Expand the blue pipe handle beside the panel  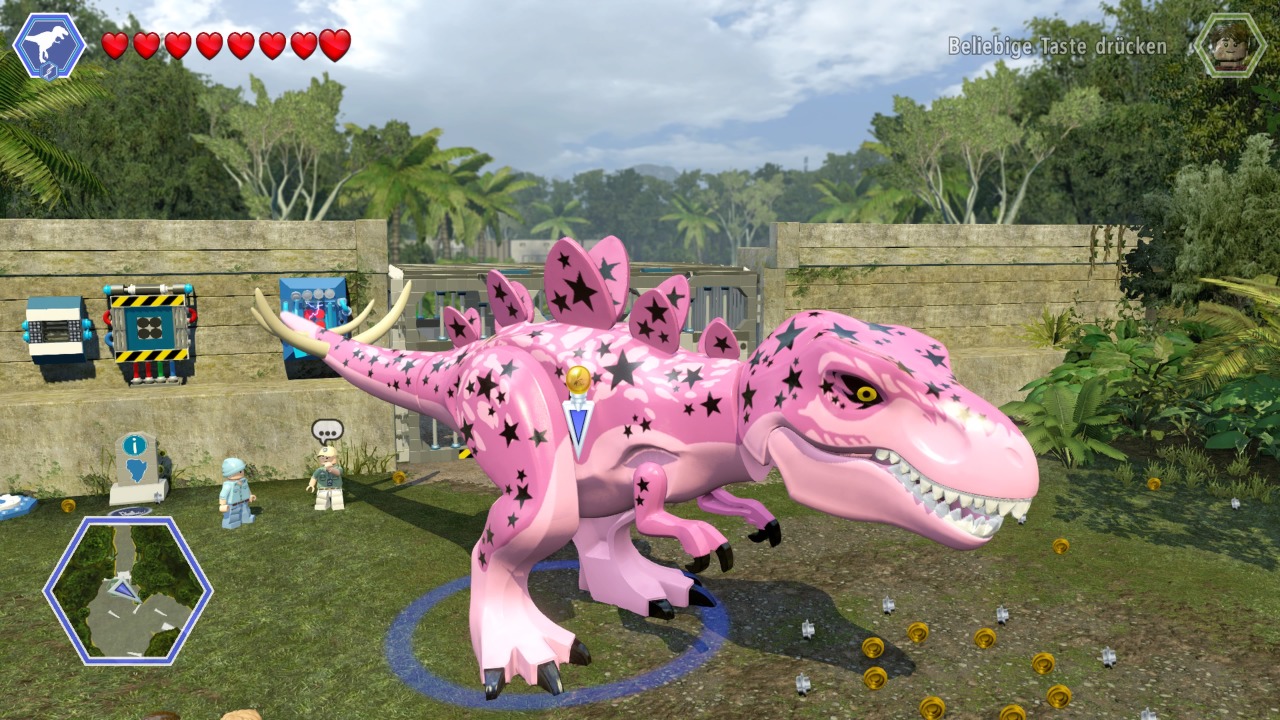coord(108,337)
